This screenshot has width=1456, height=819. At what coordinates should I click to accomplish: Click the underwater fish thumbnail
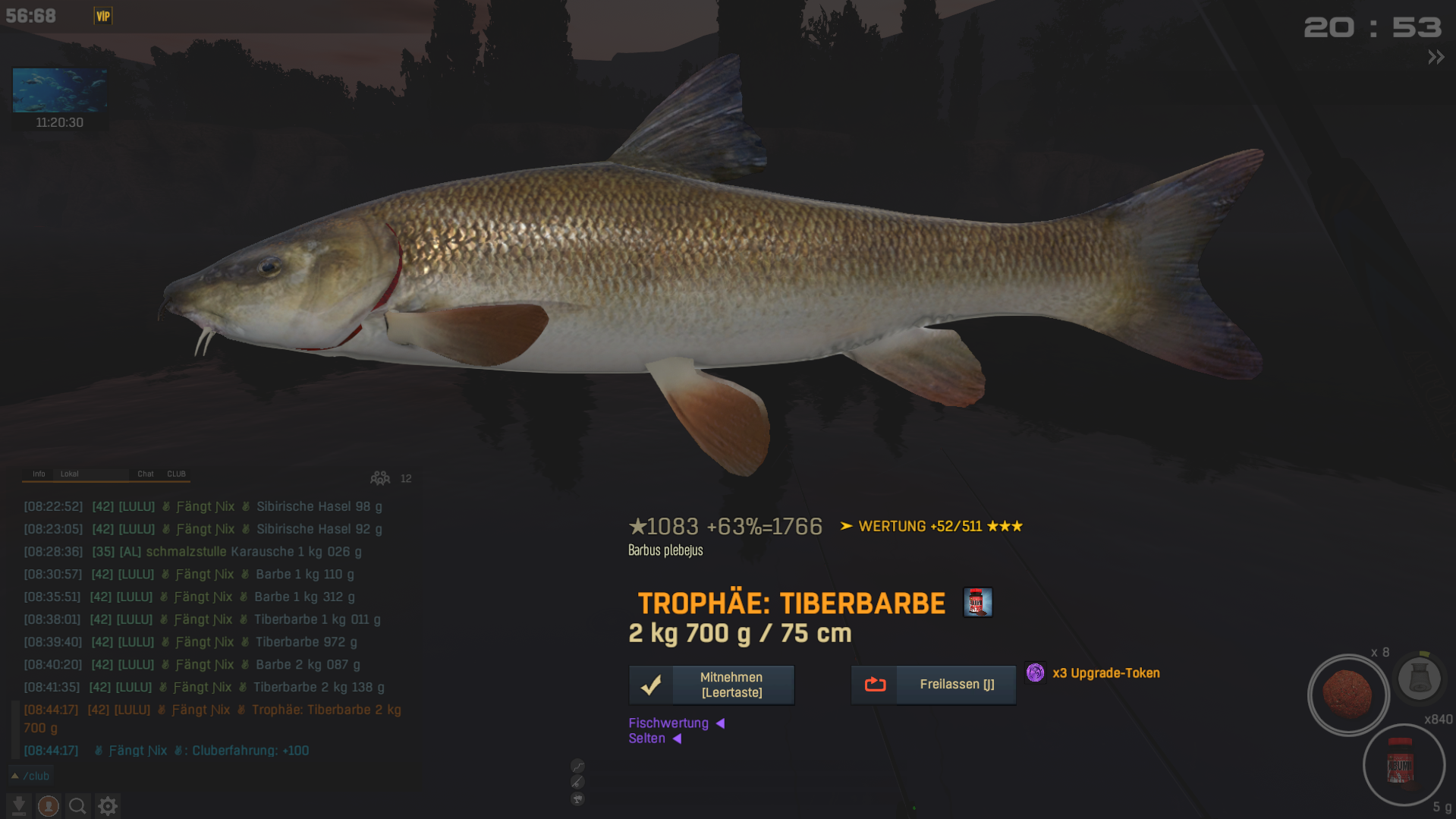click(60, 90)
